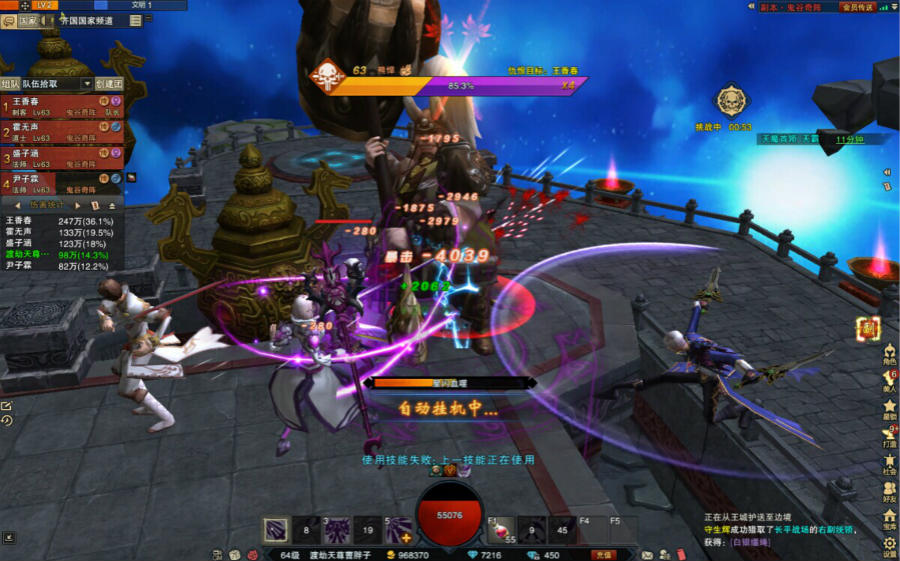Click the 会员传送 member teleport button
This screenshot has width=900, height=561.
click(858, 7)
